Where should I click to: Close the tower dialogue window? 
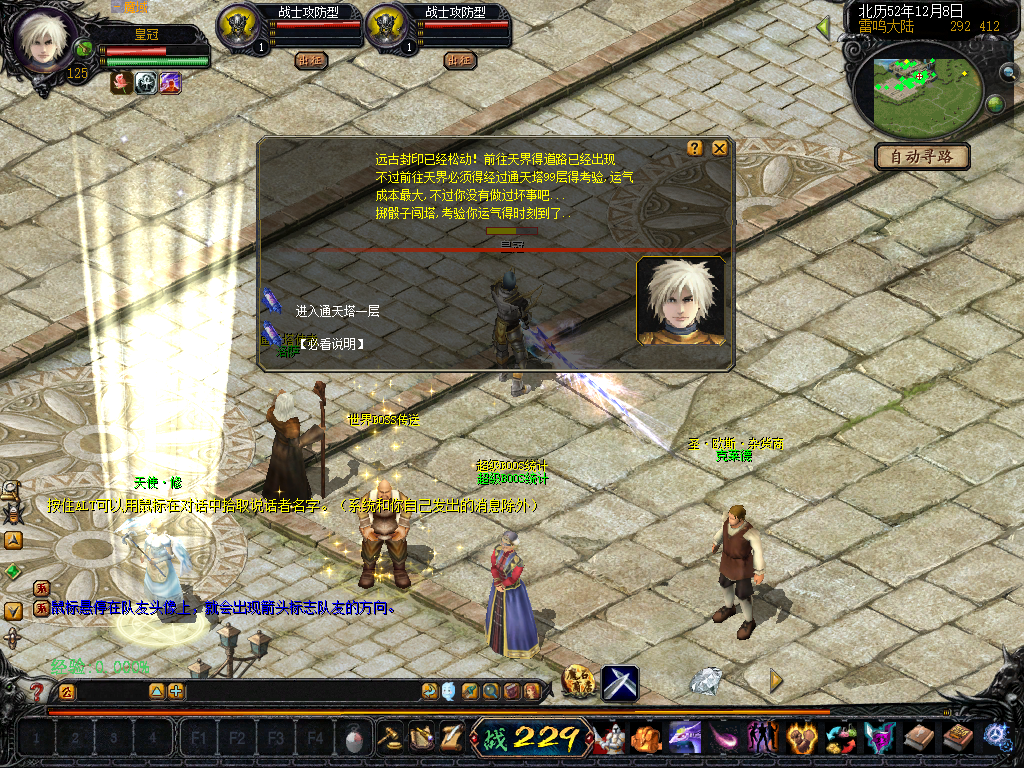[x=719, y=148]
